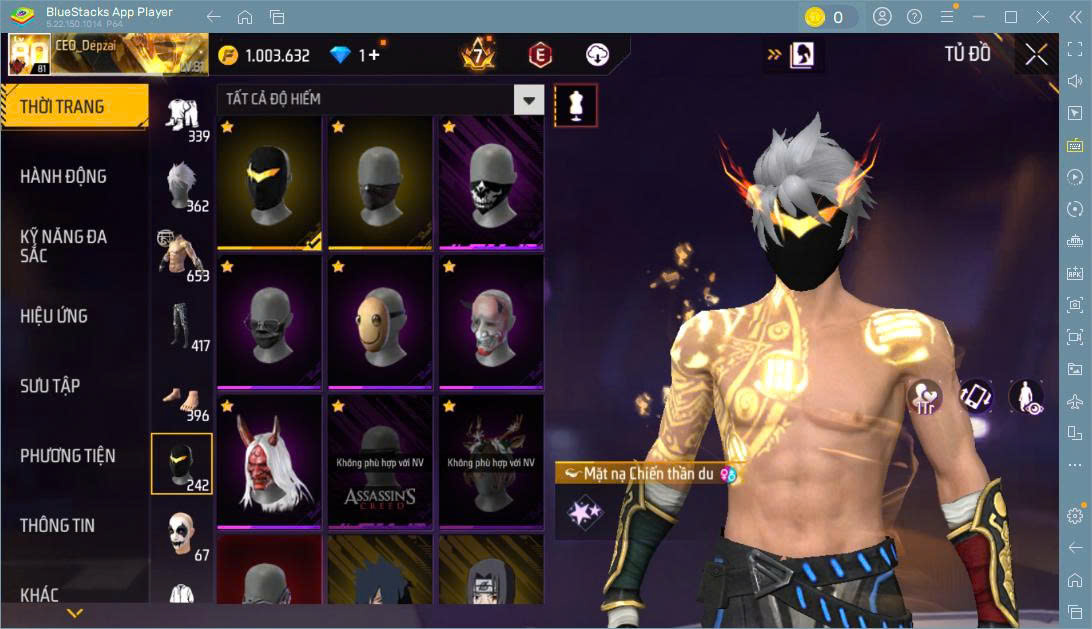Click the mannequin preview icon
Viewport: 1092px width, 629px height.
point(576,104)
